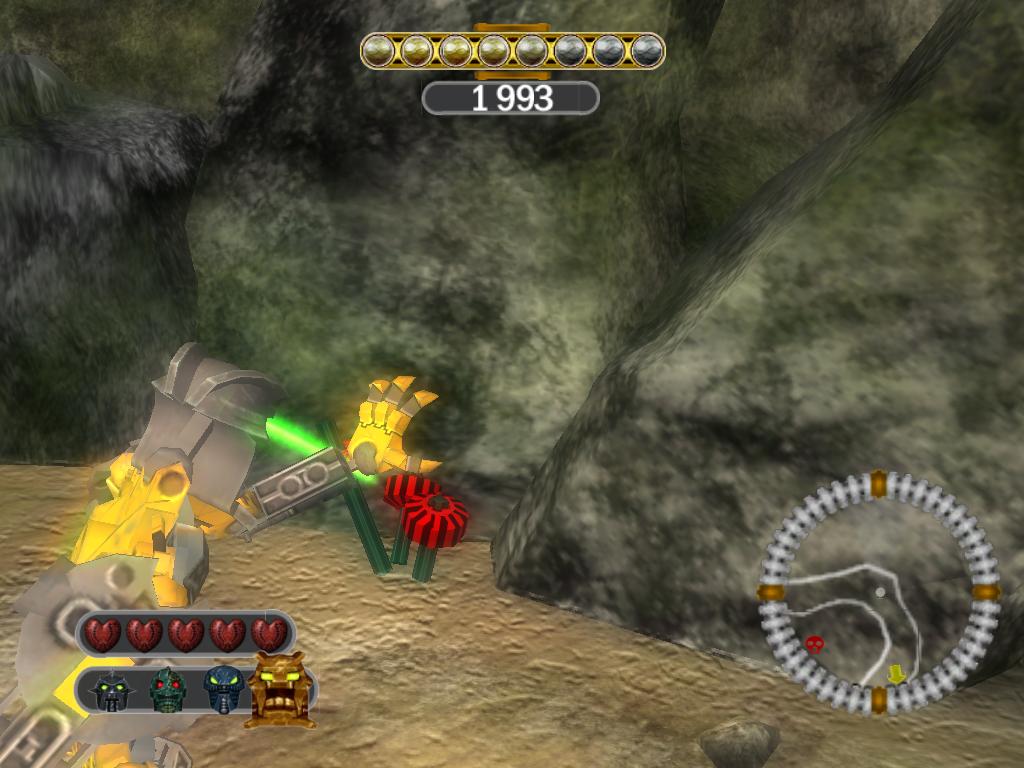Viewport: 1024px width, 768px height.
Task: Select the black mask with green eyes
Action: (110, 691)
